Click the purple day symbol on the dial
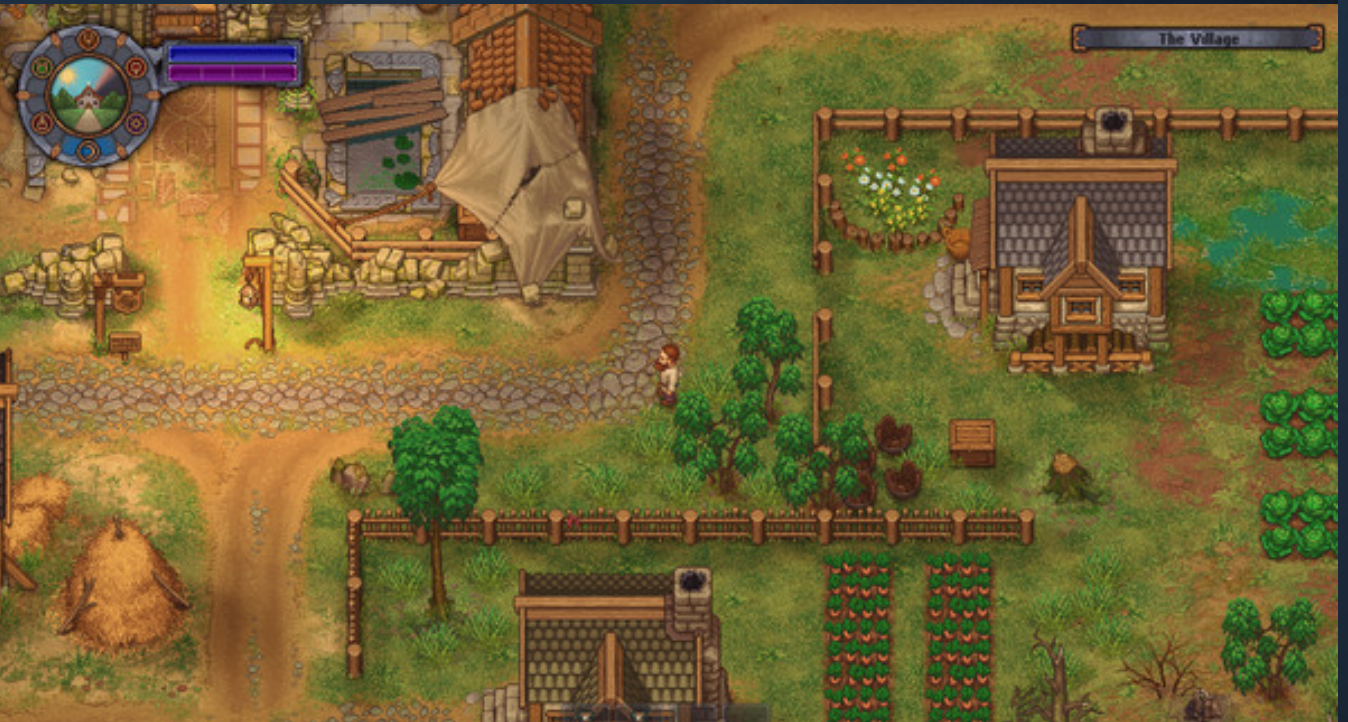The height and width of the screenshot is (722, 1348). point(135,124)
